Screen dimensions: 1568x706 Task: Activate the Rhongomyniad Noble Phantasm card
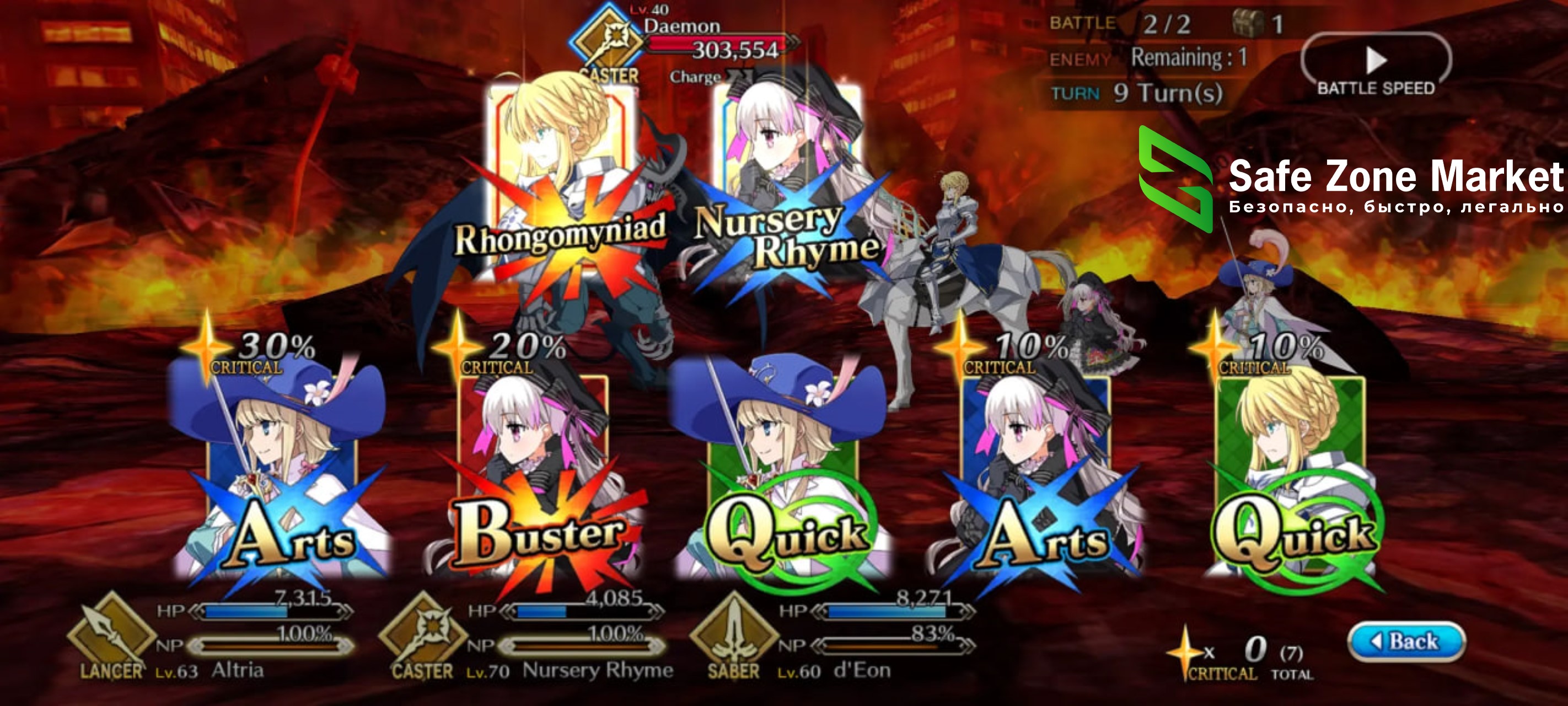(560, 183)
